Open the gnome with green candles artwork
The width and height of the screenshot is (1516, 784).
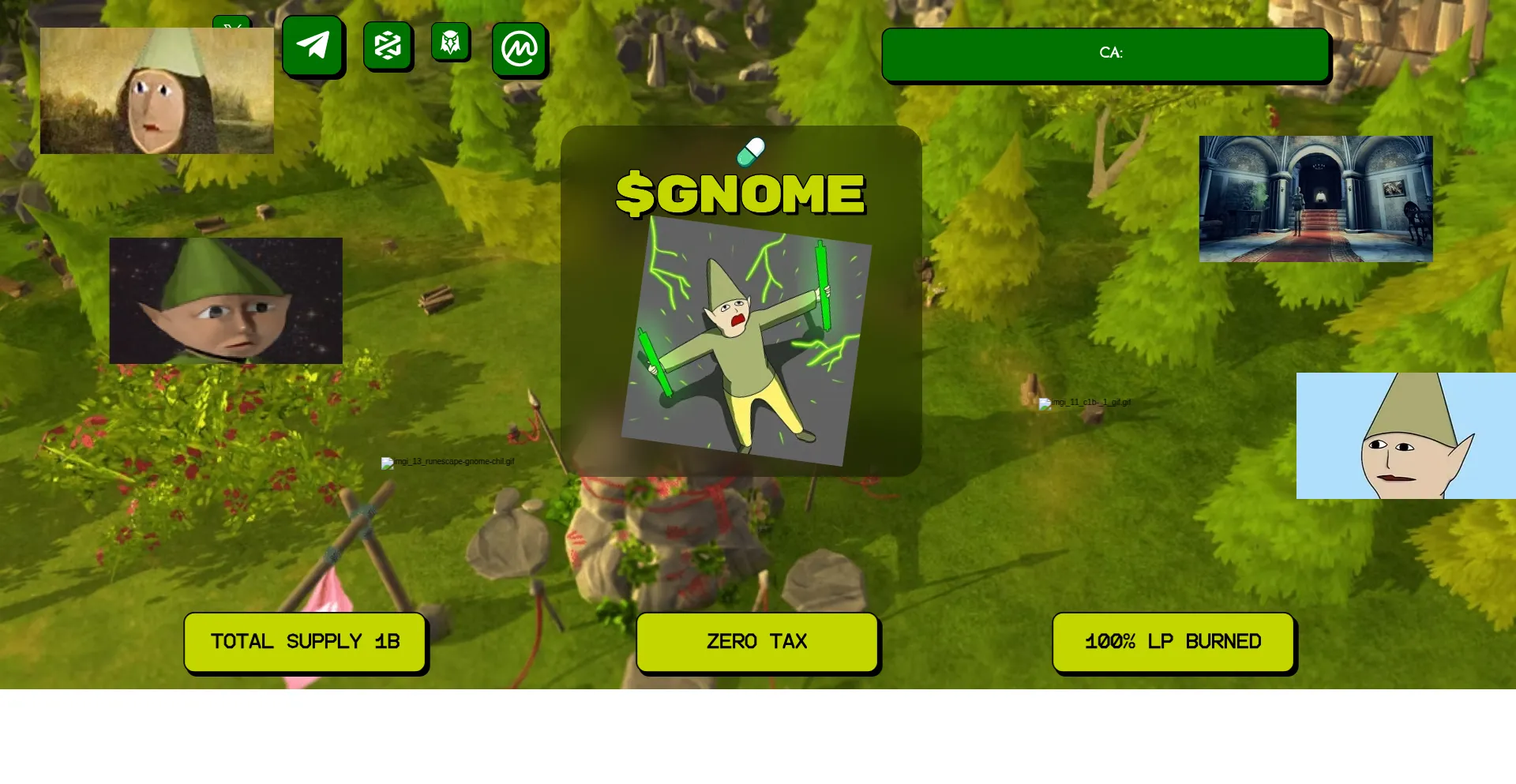746,340
